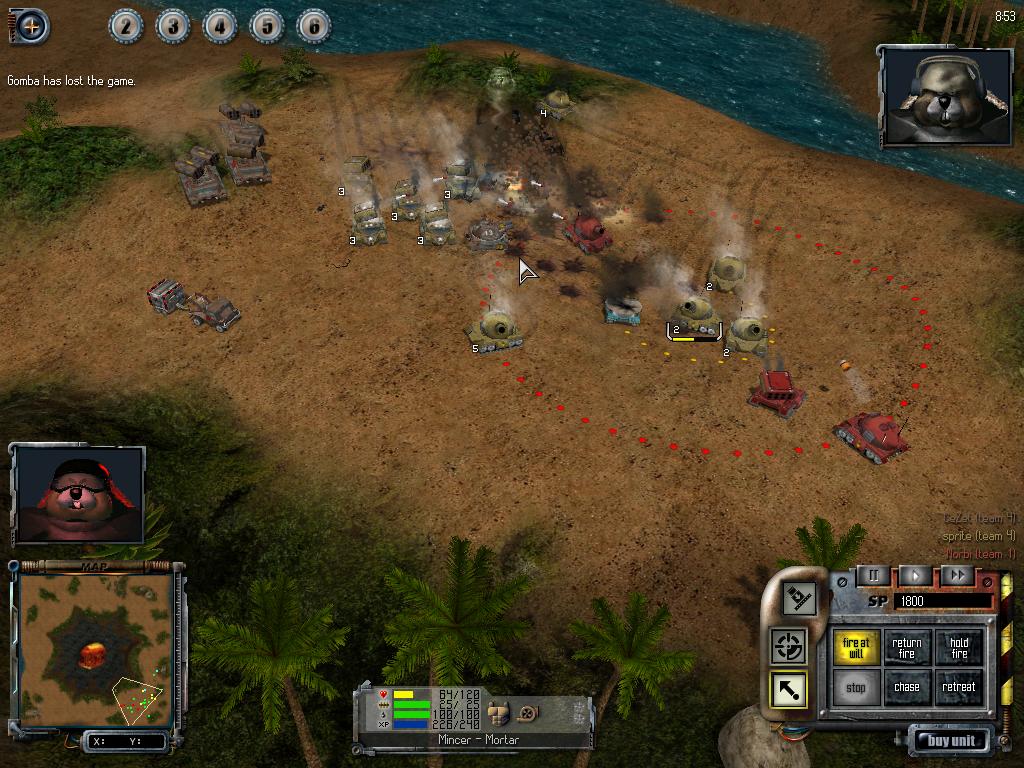Issue the stop command
Viewport: 1024px width, 768px height.
pyautogui.click(x=856, y=688)
